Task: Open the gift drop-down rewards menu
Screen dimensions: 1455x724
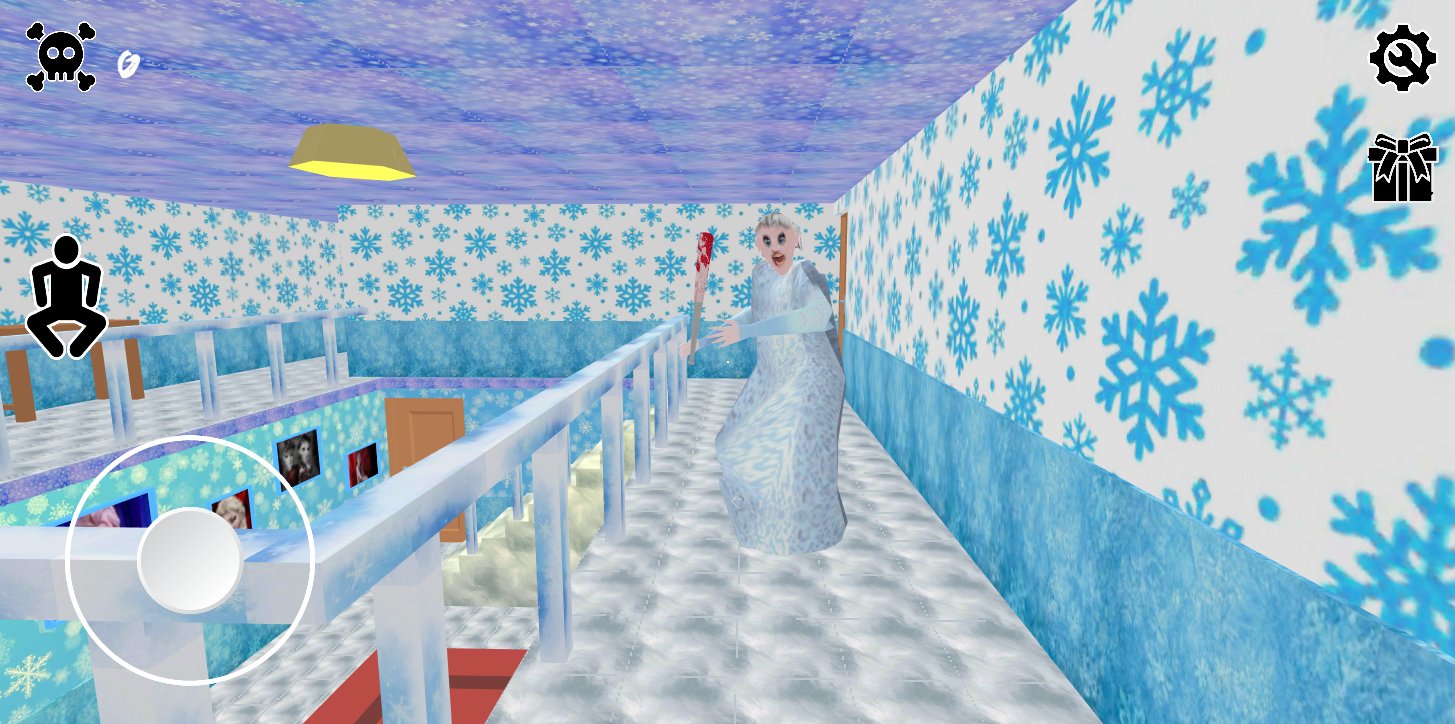Action: click(1401, 166)
